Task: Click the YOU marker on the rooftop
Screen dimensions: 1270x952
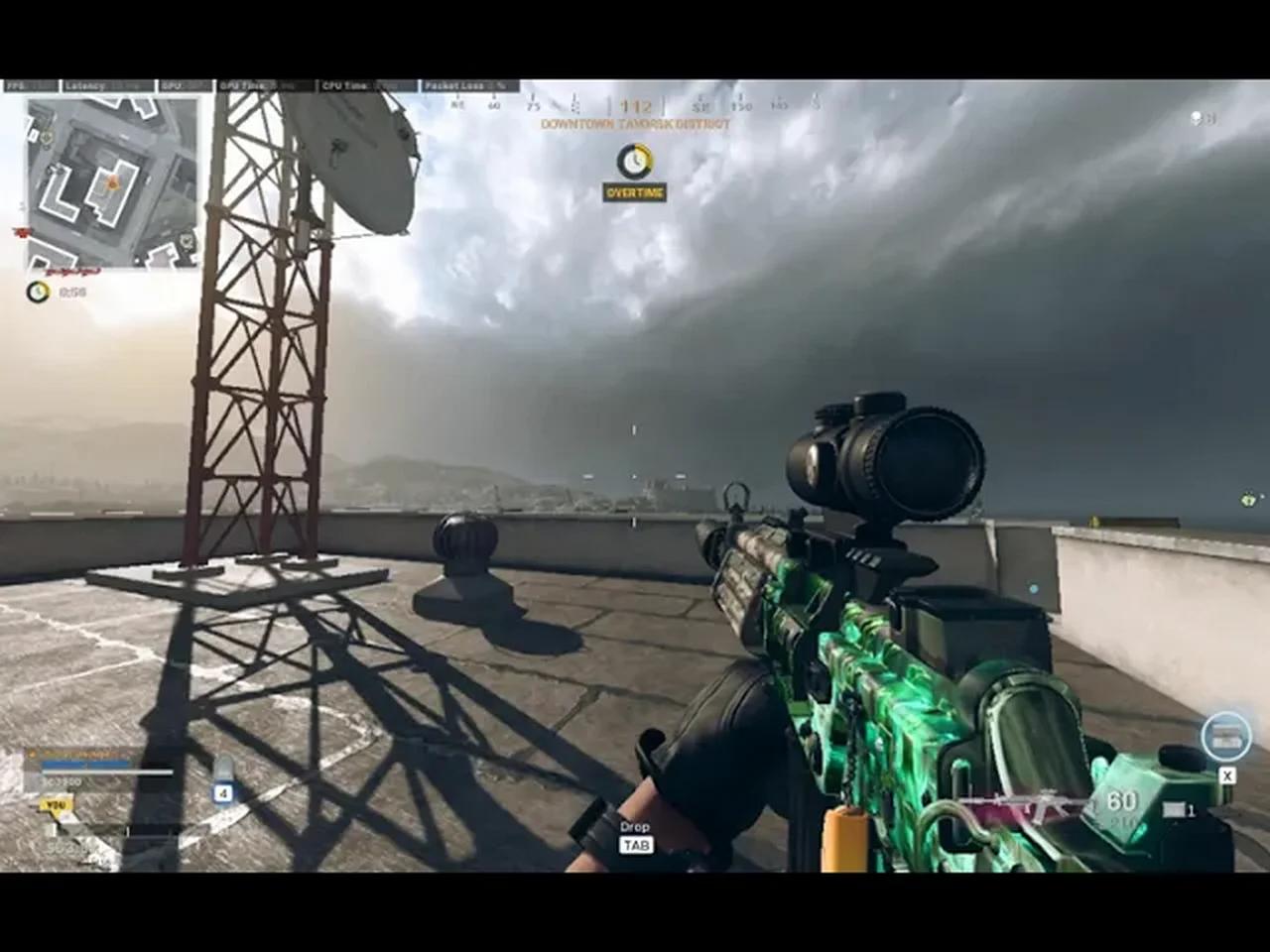Action: 58,805
